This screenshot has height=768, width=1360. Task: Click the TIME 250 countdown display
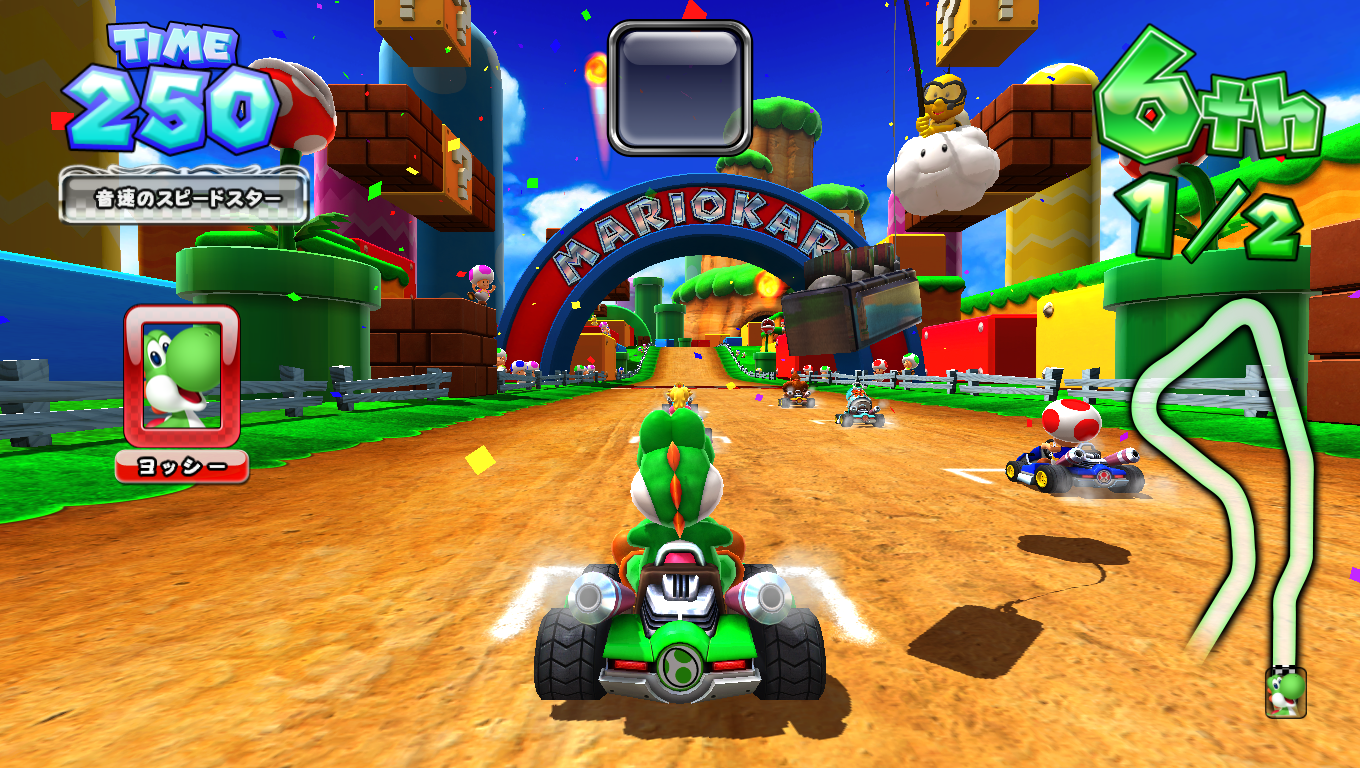(170, 85)
